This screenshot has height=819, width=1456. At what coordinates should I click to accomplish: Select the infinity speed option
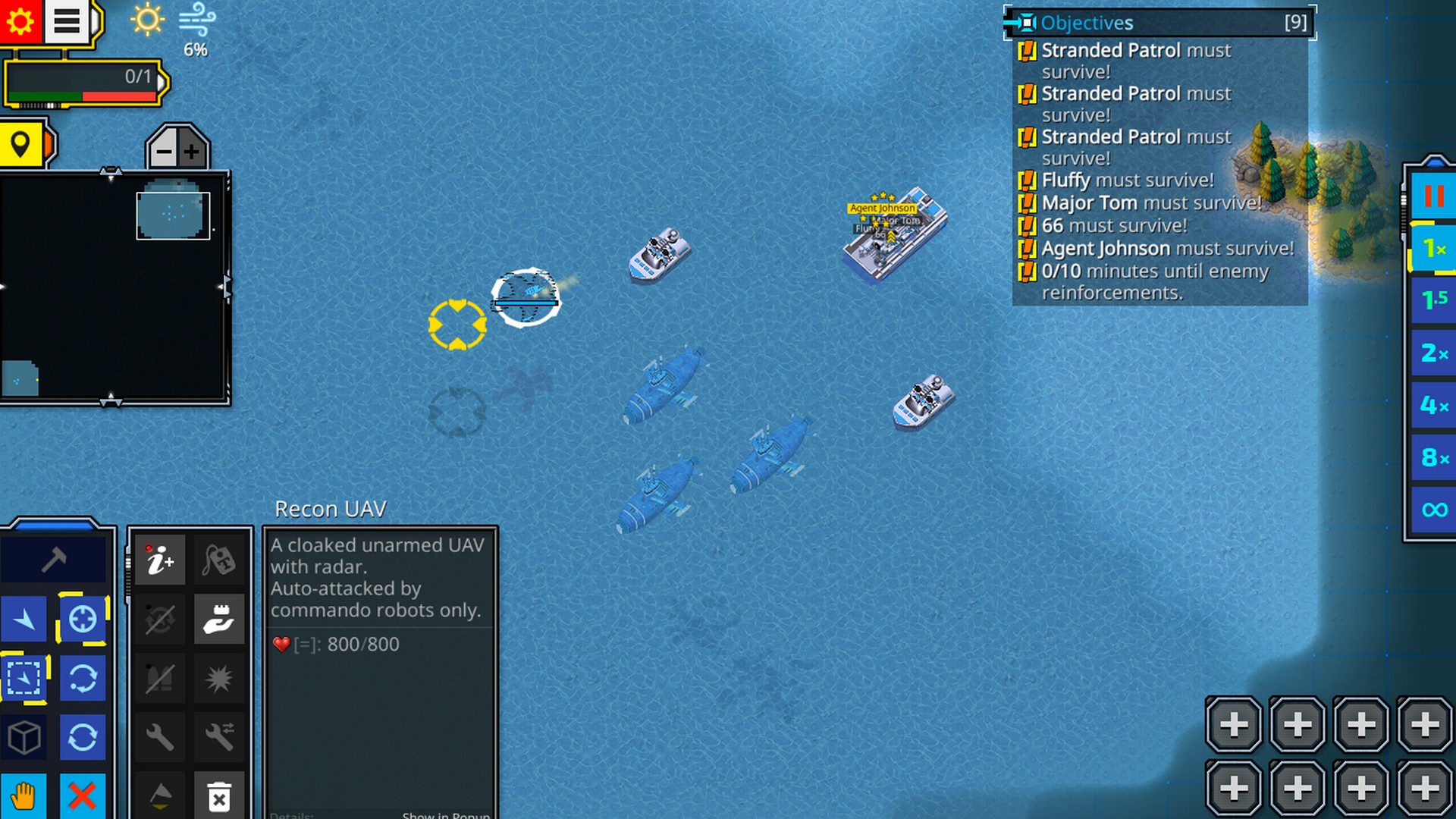(x=1433, y=510)
